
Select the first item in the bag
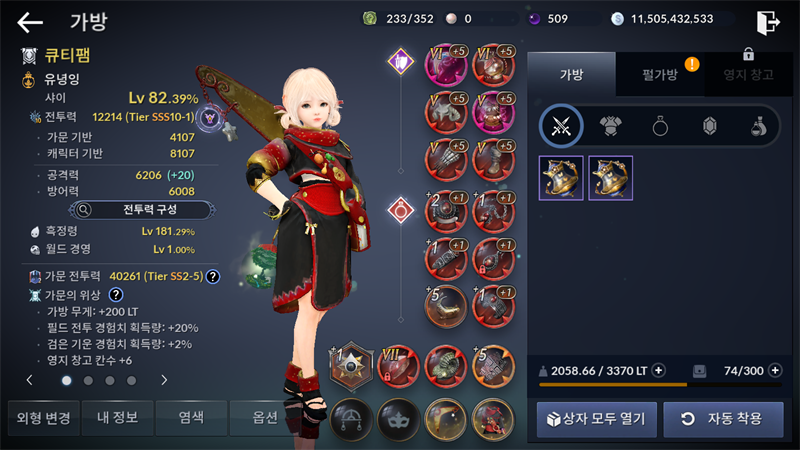(561, 177)
